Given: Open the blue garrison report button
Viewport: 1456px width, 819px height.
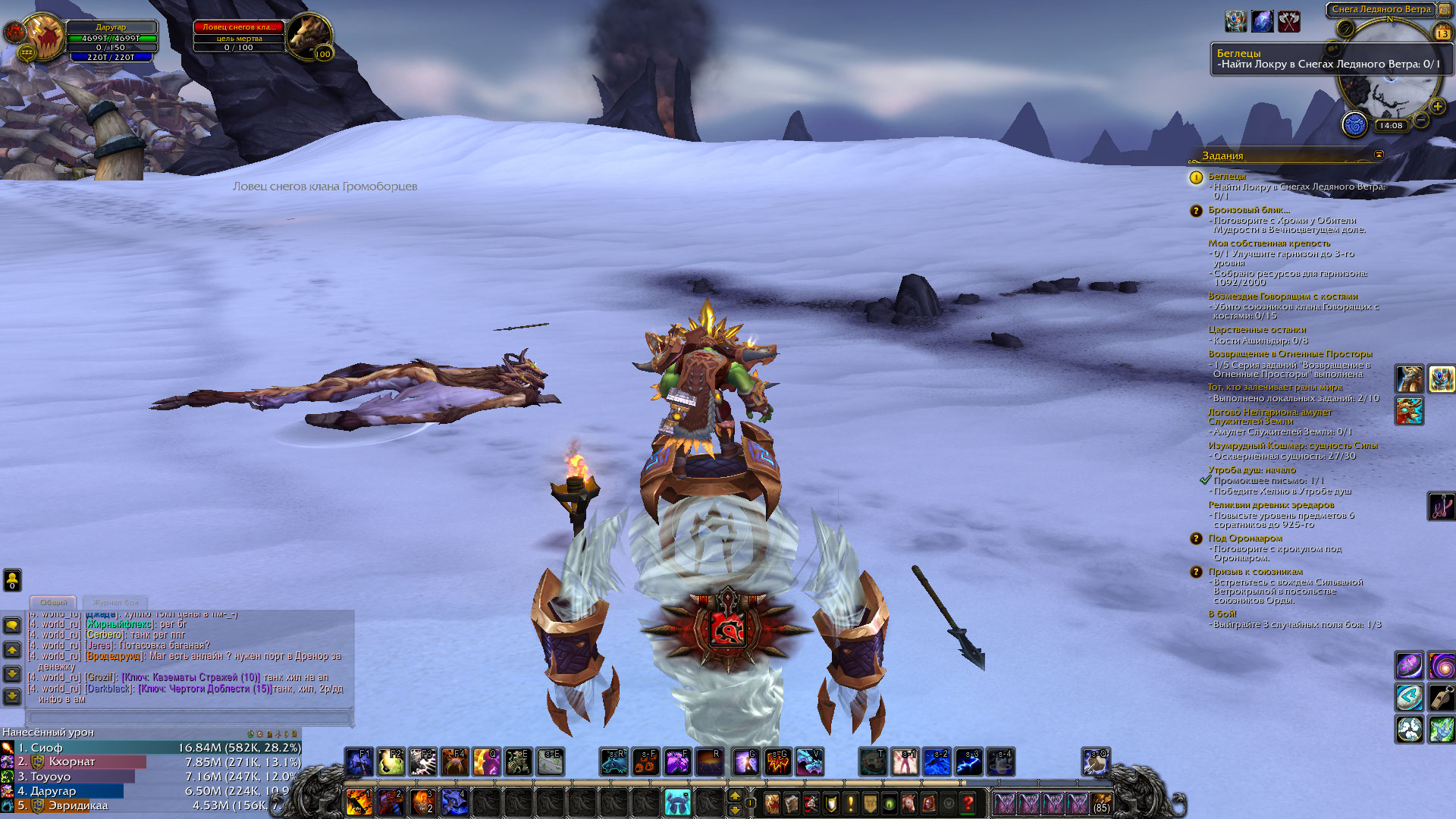Looking at the screenshot, I should point(1354,124).
